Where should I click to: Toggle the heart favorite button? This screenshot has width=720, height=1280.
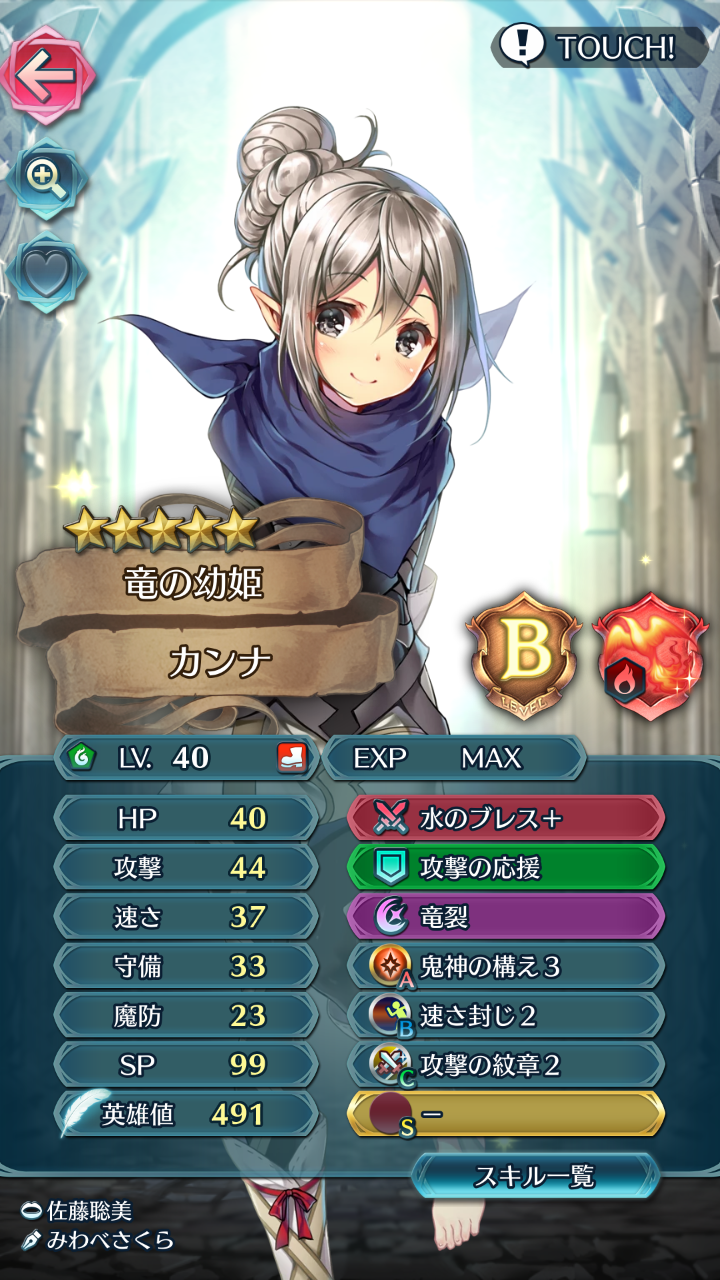point(46,275)
